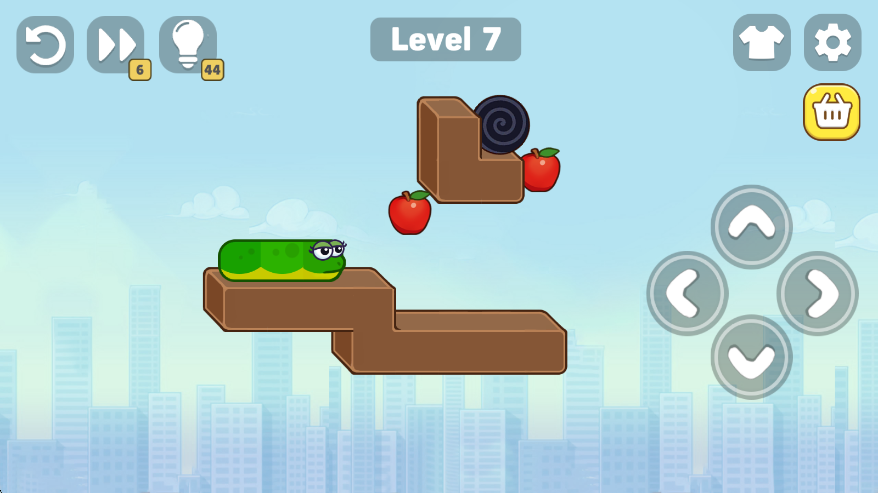Restart the level with the undo arrow button
878x493 pixels.
click(x=45, y=44)
